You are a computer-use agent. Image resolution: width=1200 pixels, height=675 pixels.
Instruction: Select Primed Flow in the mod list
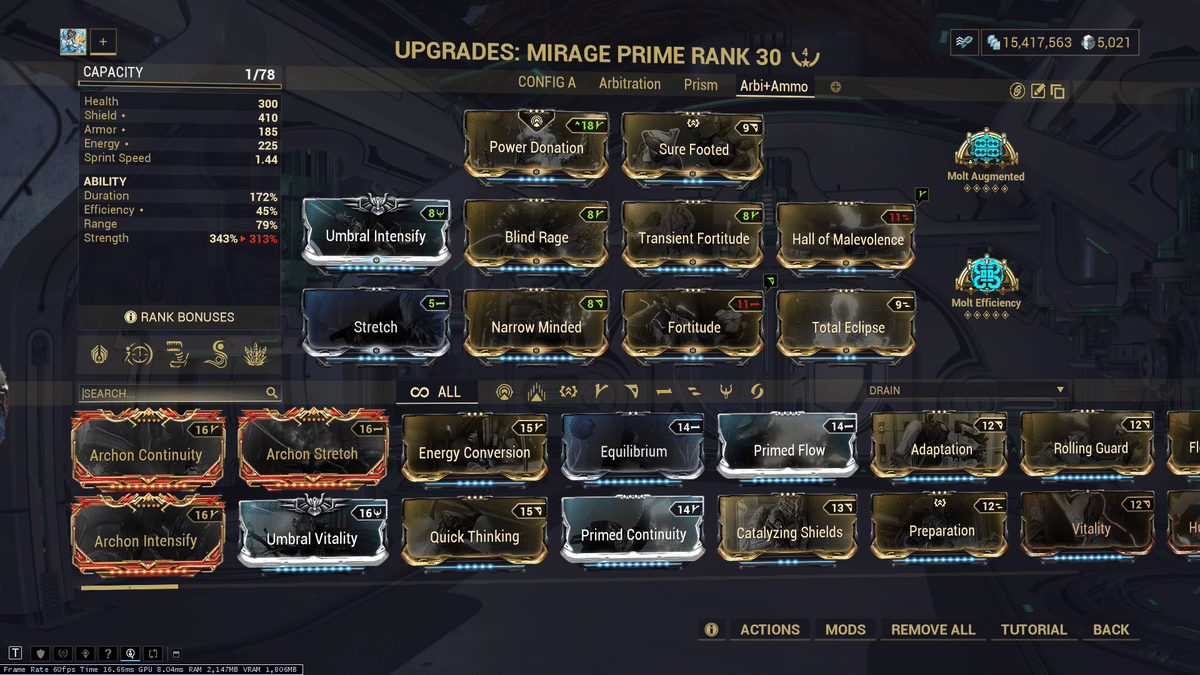tap(789, 451)
